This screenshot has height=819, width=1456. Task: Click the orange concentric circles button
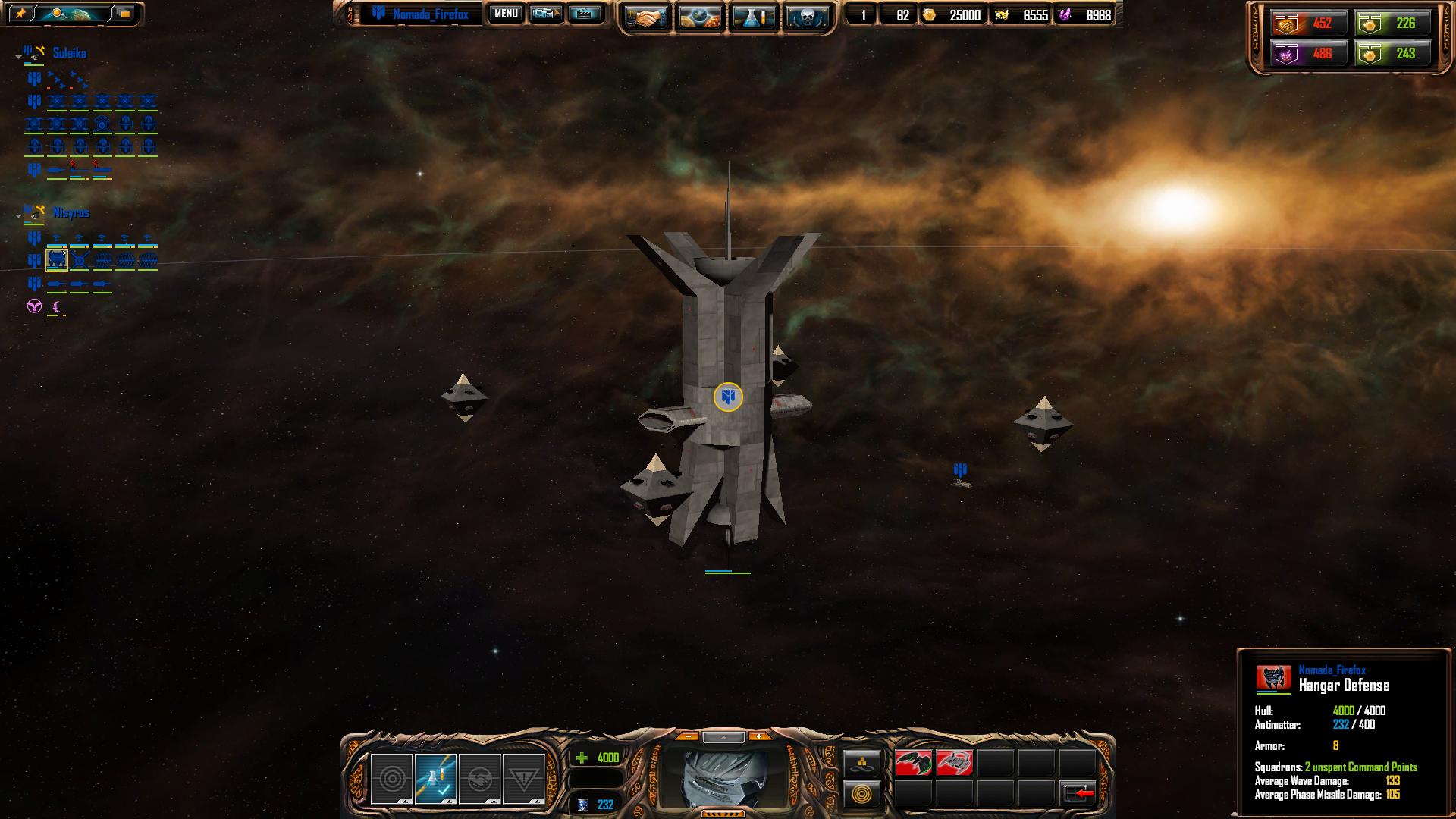[x=862, y=795]
